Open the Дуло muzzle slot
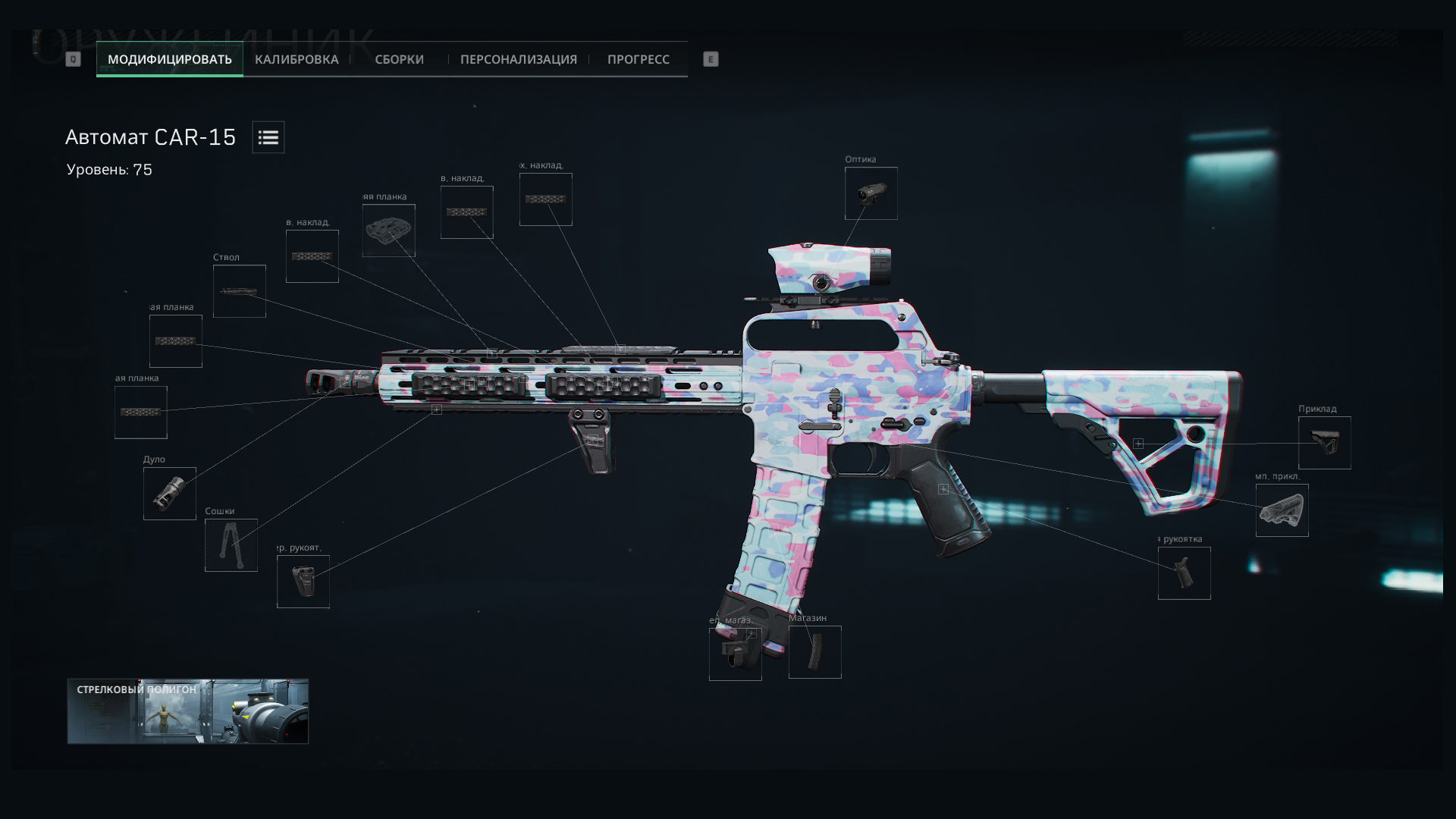This screenshot has width=1456, height=819. coord(169,494)
